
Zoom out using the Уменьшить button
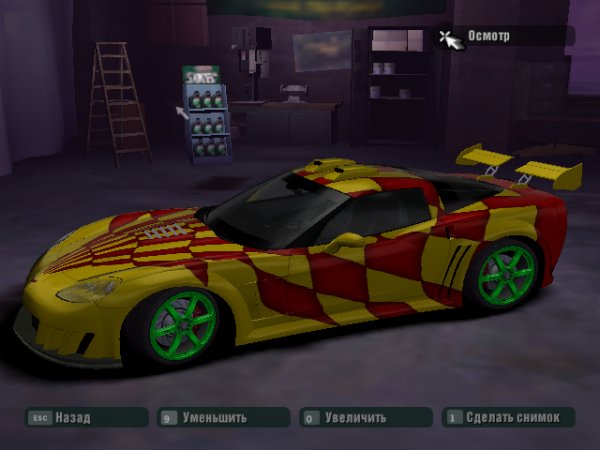point(220,418)
